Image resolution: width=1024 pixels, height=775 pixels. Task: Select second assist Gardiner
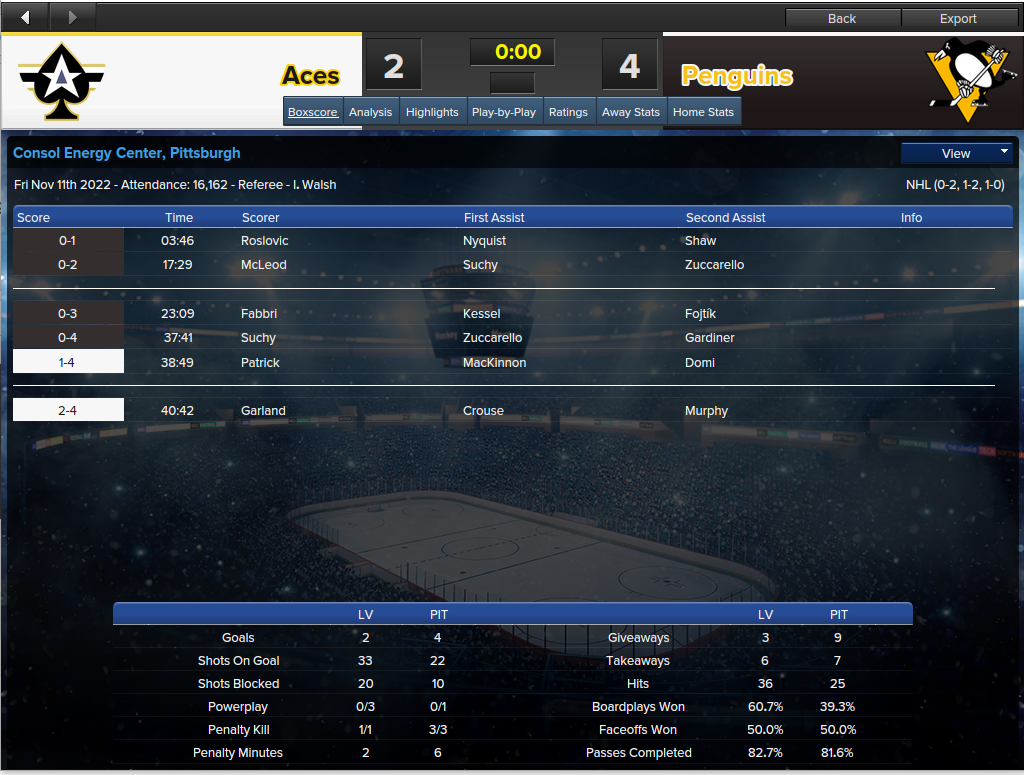pyautogui.click(x=710, y=338)
